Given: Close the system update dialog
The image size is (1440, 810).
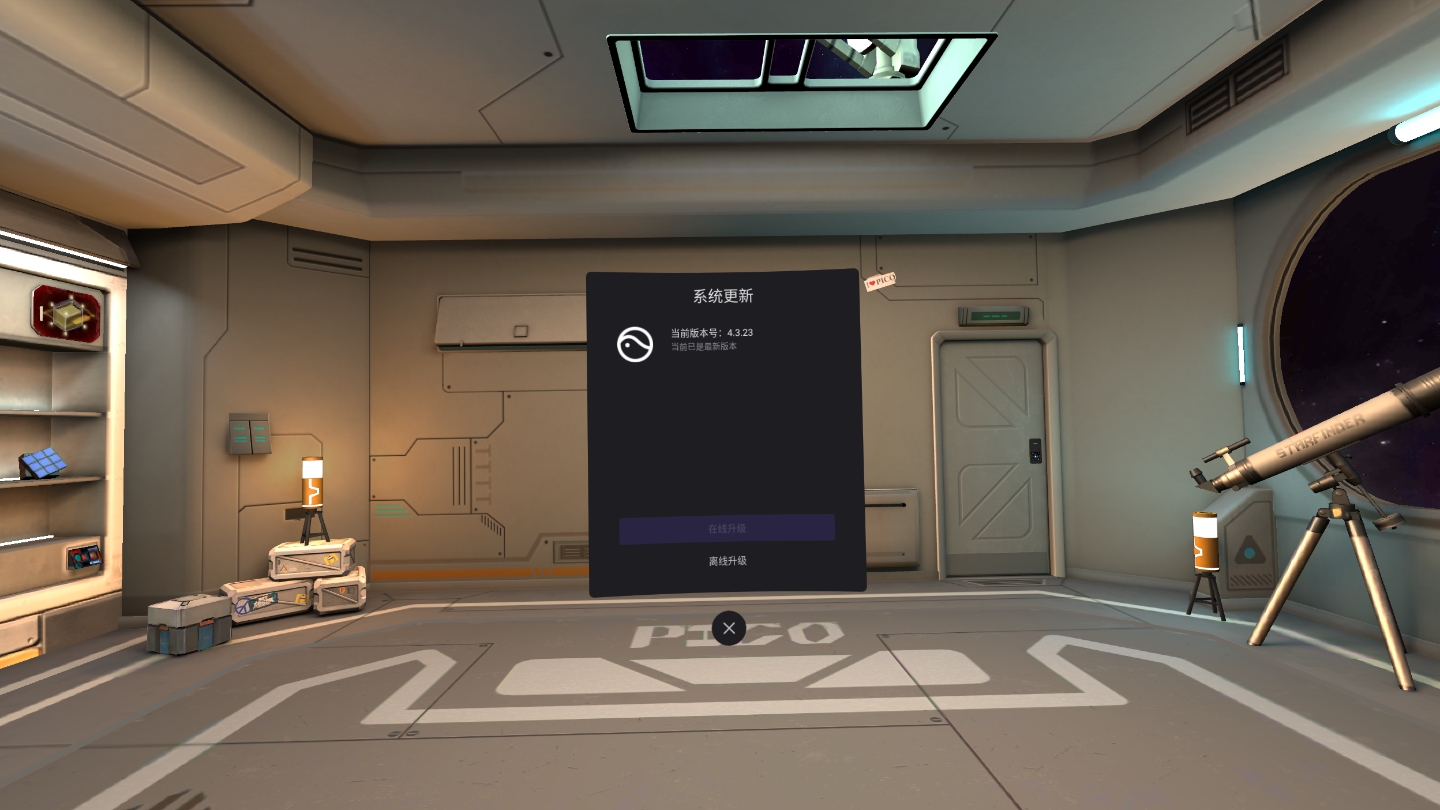Looking at the screenshot, I should (729, 628).
